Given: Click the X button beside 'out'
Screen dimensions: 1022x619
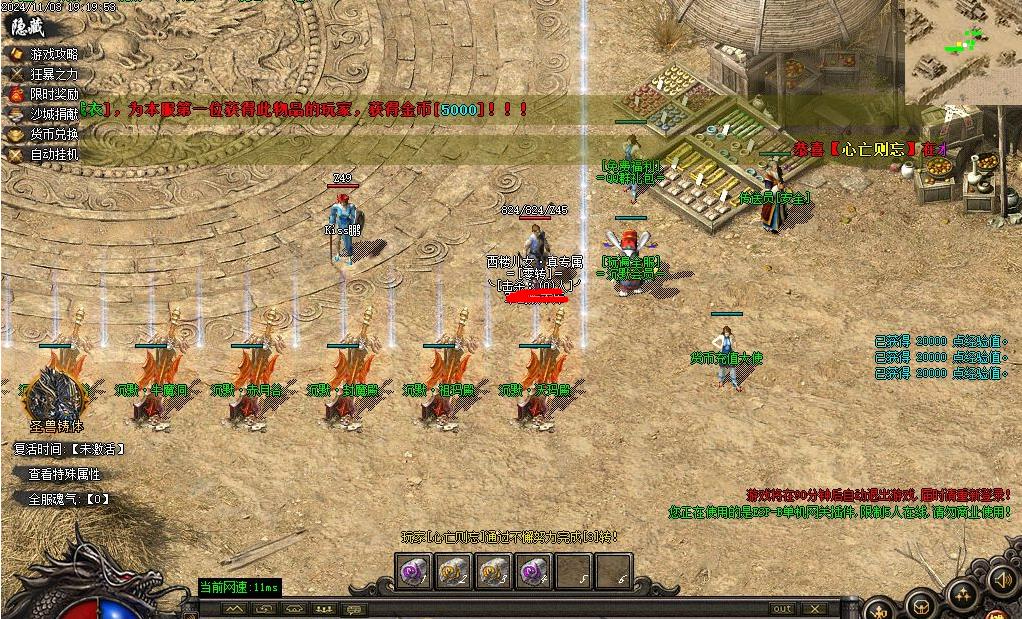Looking at the screenshot, I should click(x=815, y=608).
